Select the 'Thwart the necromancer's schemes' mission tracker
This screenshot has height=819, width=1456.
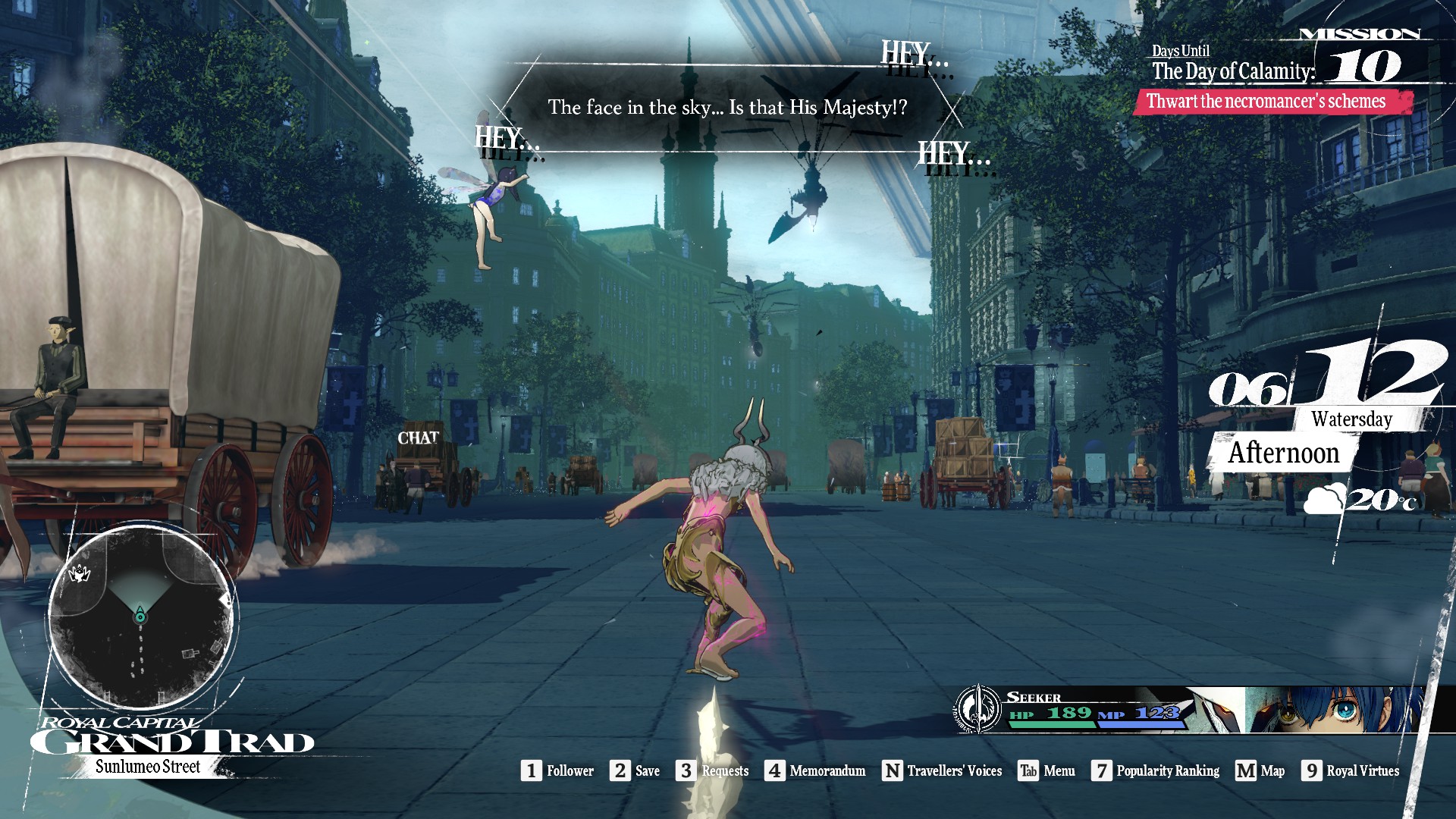coord(1272,102)
